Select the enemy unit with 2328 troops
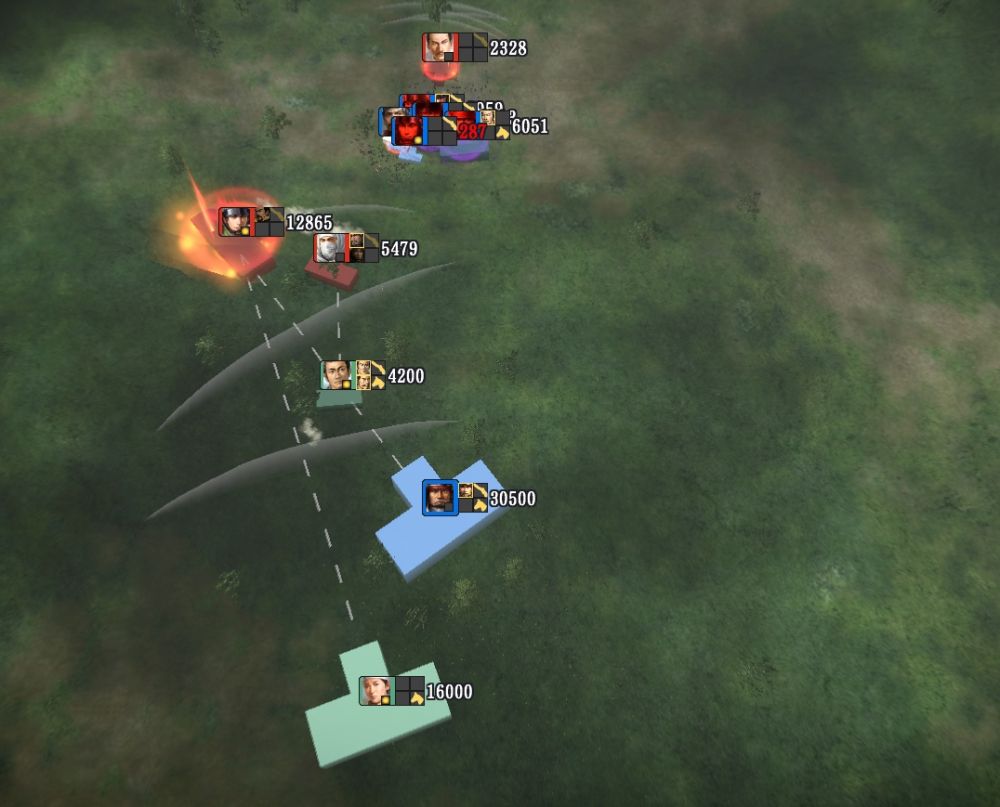 coord(437,48)
